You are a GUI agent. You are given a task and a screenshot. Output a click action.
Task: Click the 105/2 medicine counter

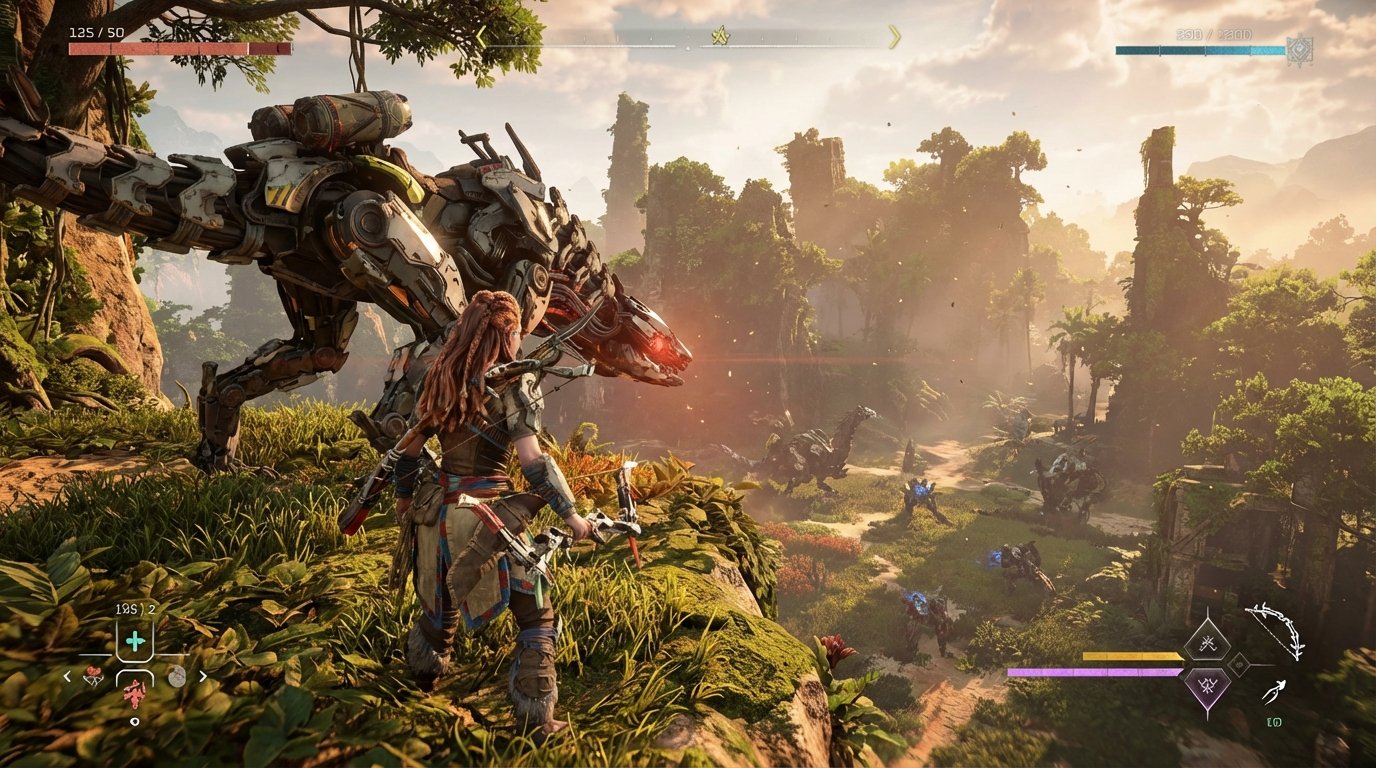pyautogui.click(x=134, y=609)
